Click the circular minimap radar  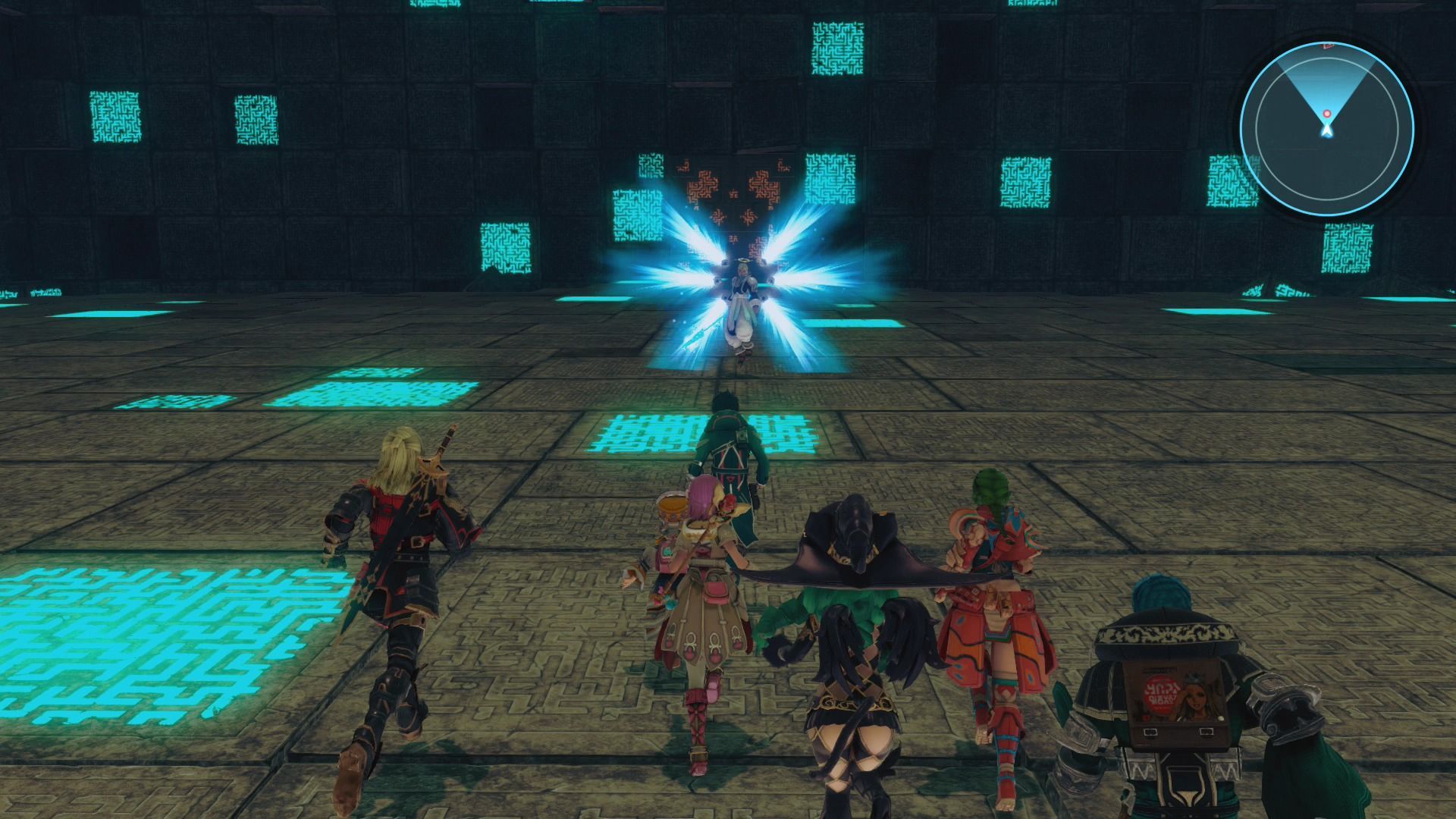(1326, 130)
